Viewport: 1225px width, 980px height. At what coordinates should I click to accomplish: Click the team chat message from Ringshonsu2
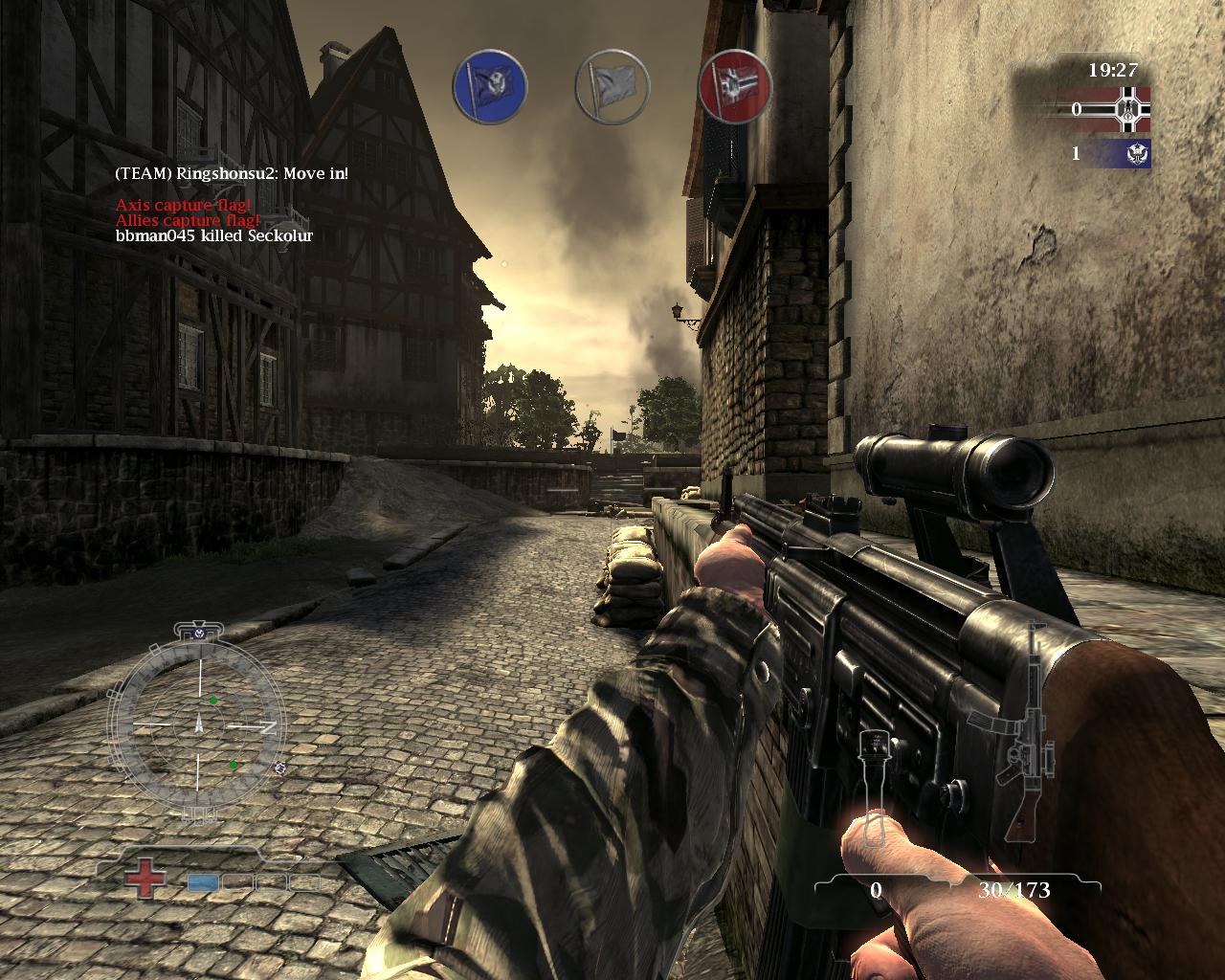[232, 174]
